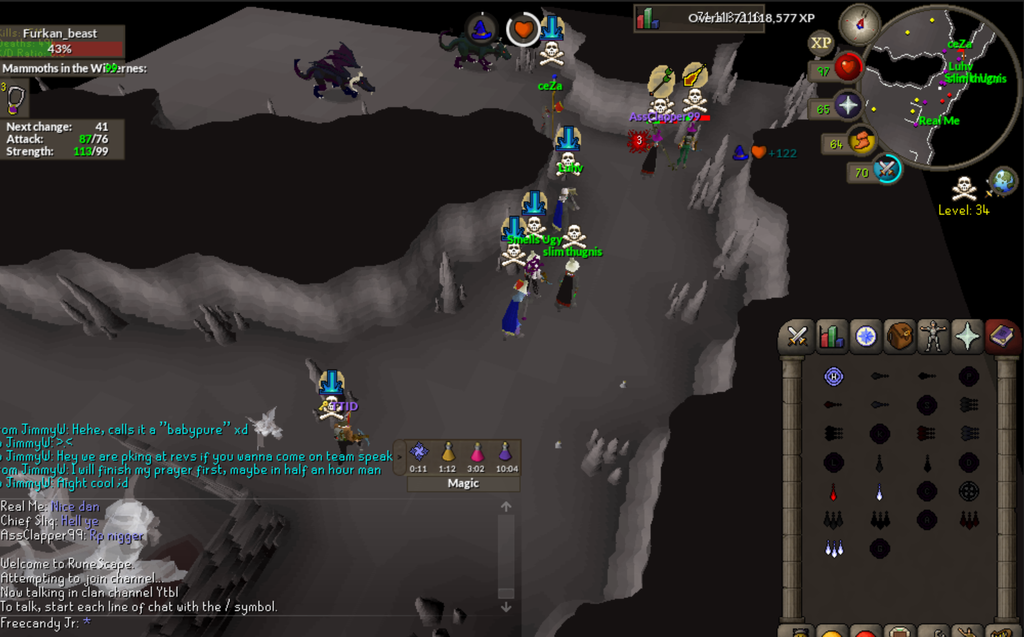Choose the single white ice drop spell
Viewport: 1024px width, 637px height.
[x=880, y=492]
